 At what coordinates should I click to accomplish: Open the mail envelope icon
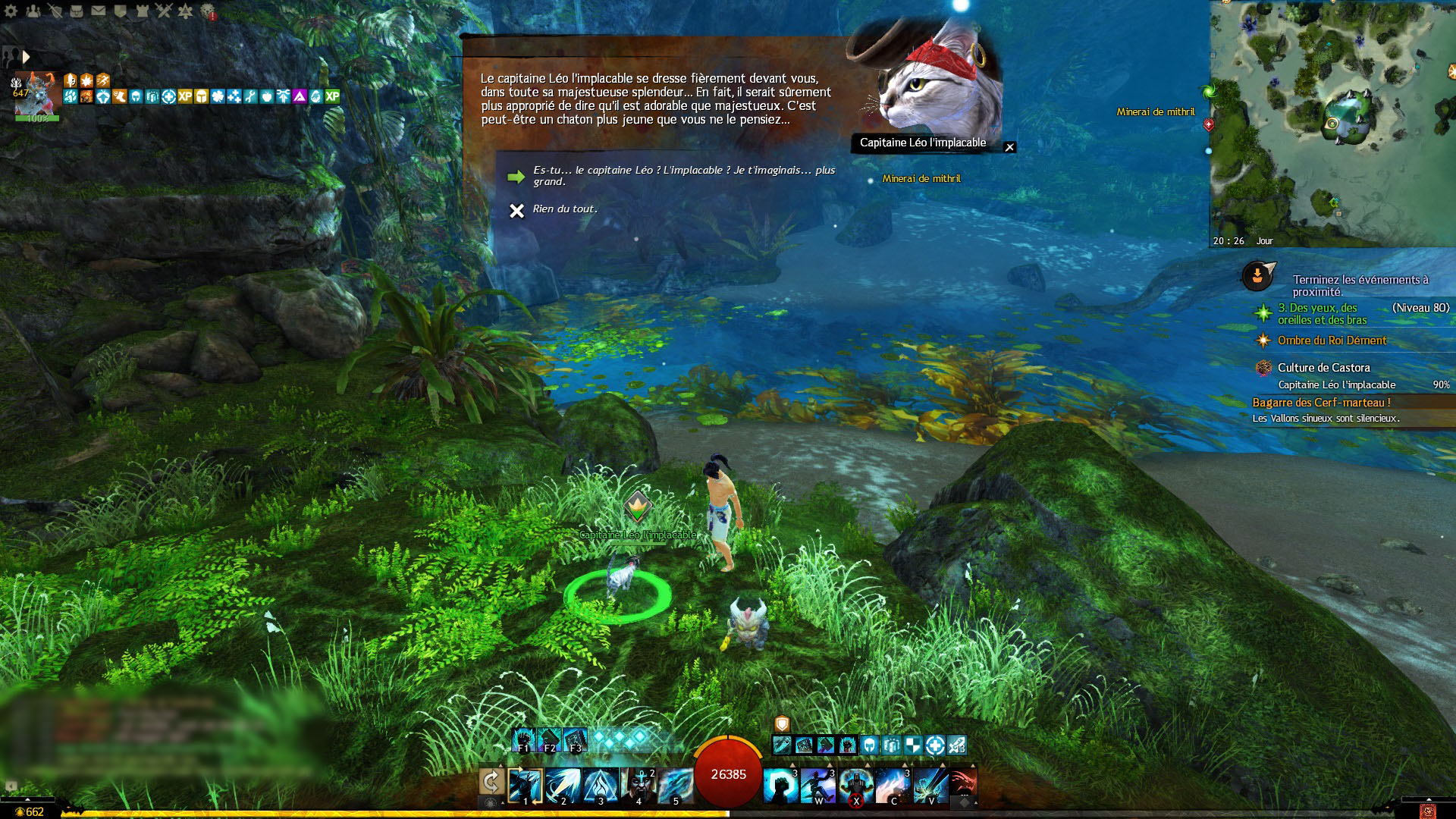click(99, 11)
